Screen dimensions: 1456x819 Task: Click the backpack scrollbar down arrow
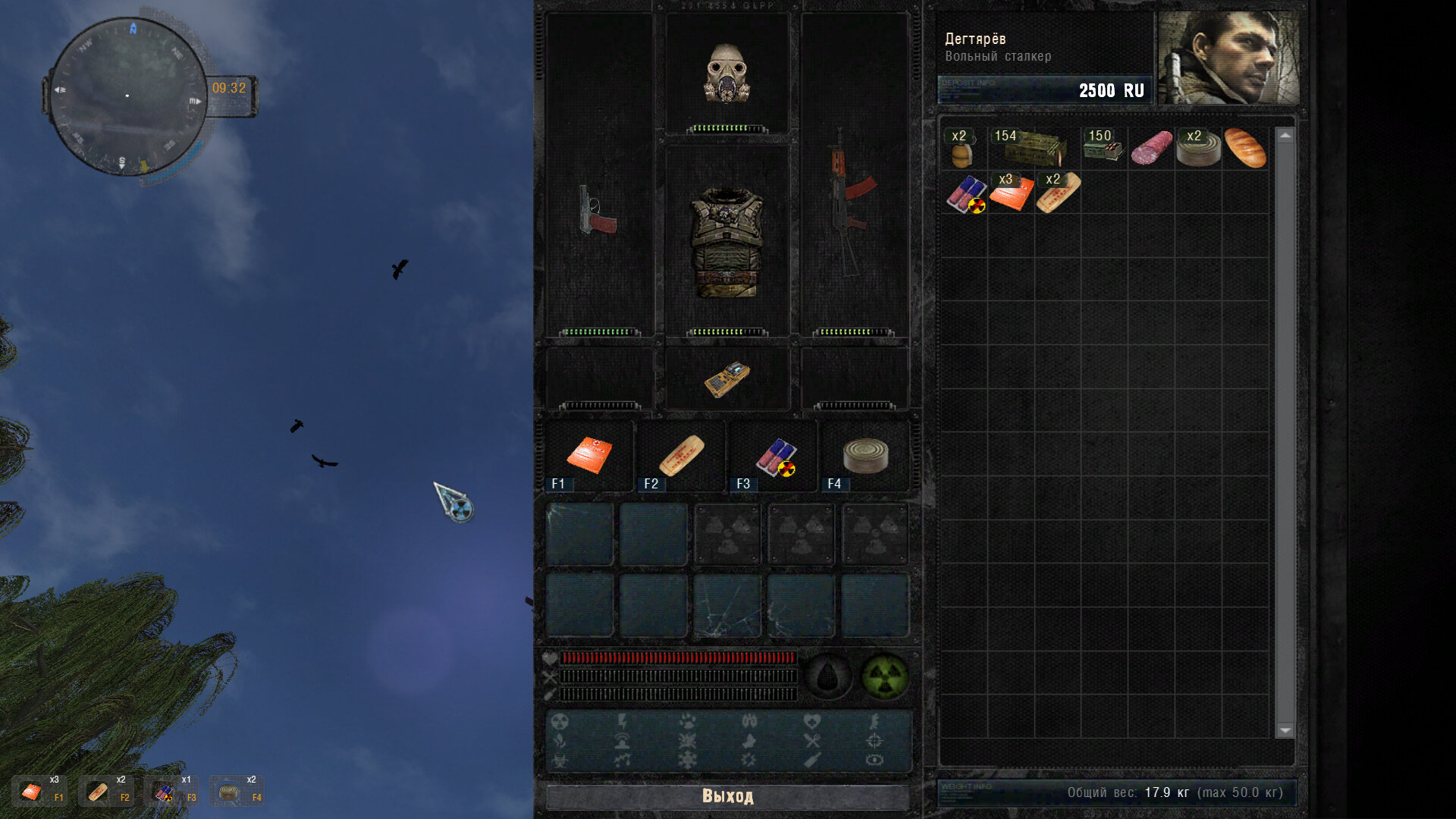click(1285, 730)
